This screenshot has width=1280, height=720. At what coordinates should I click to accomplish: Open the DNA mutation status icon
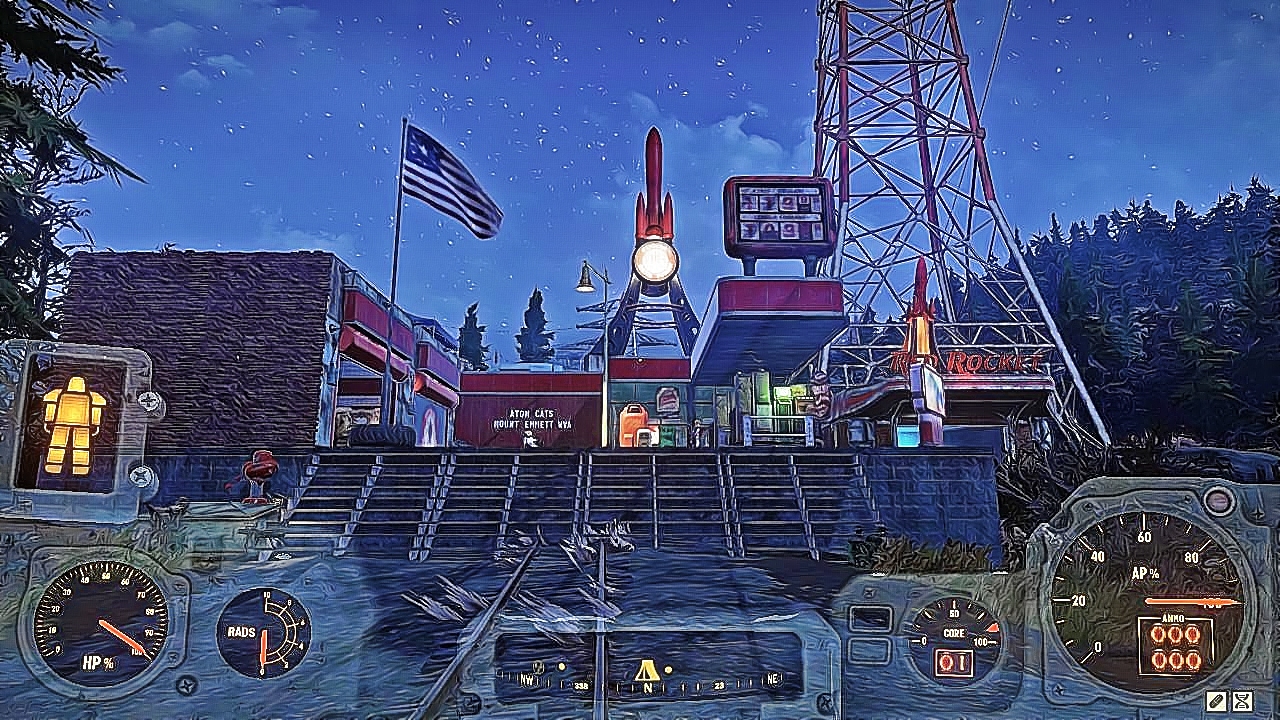(x=1243, y=700)
